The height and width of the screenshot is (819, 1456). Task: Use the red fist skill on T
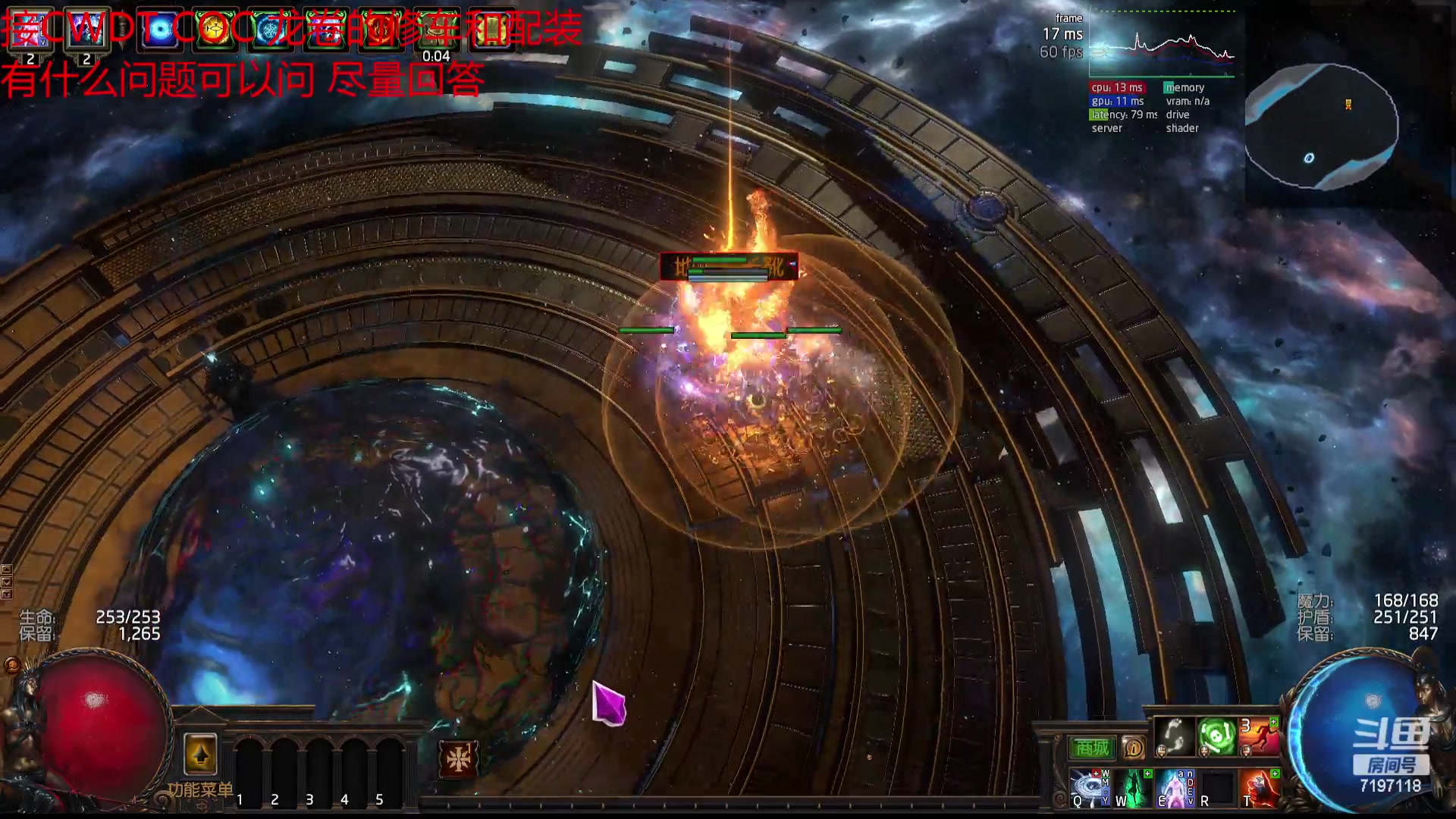[1260, 789]
